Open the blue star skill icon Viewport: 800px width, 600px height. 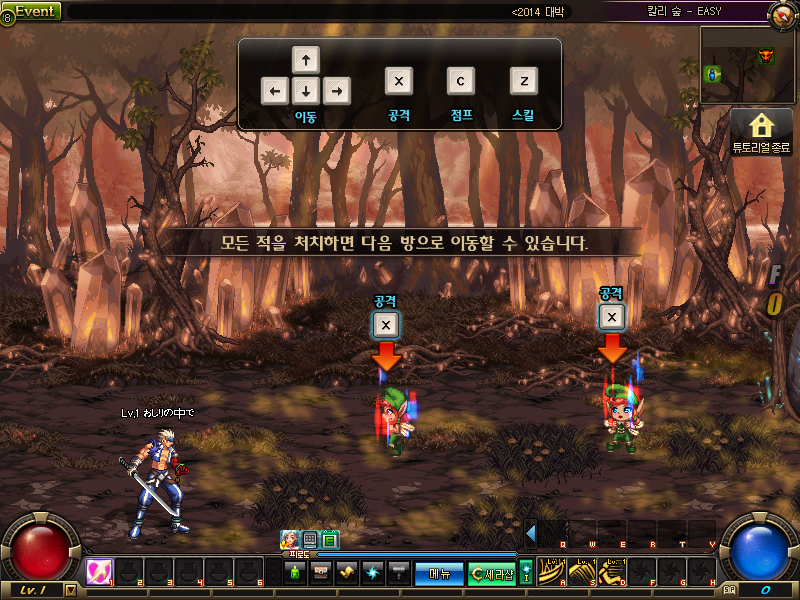373,573
